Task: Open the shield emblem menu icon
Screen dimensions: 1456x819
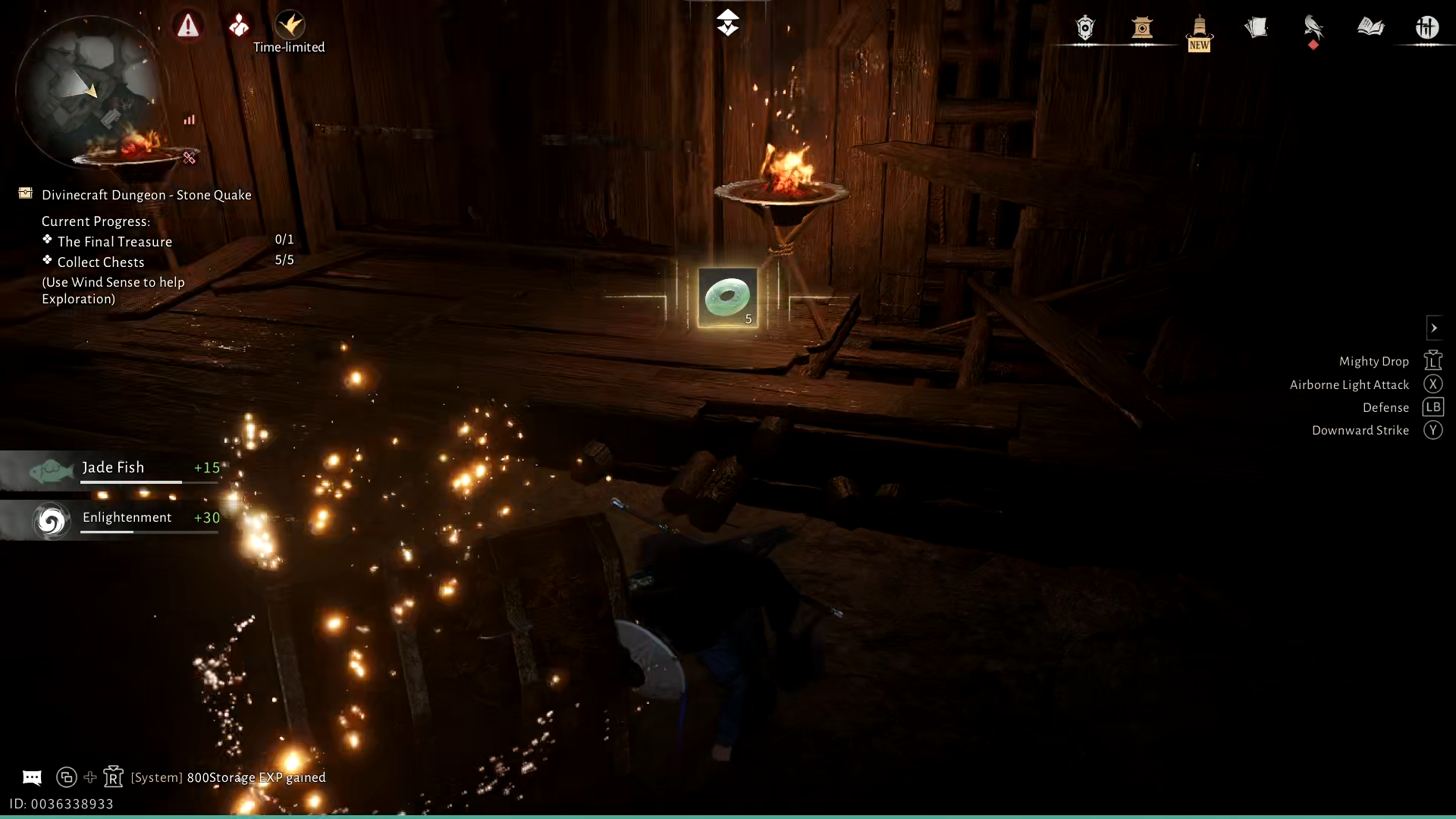Action: [x=1085, y=28]
